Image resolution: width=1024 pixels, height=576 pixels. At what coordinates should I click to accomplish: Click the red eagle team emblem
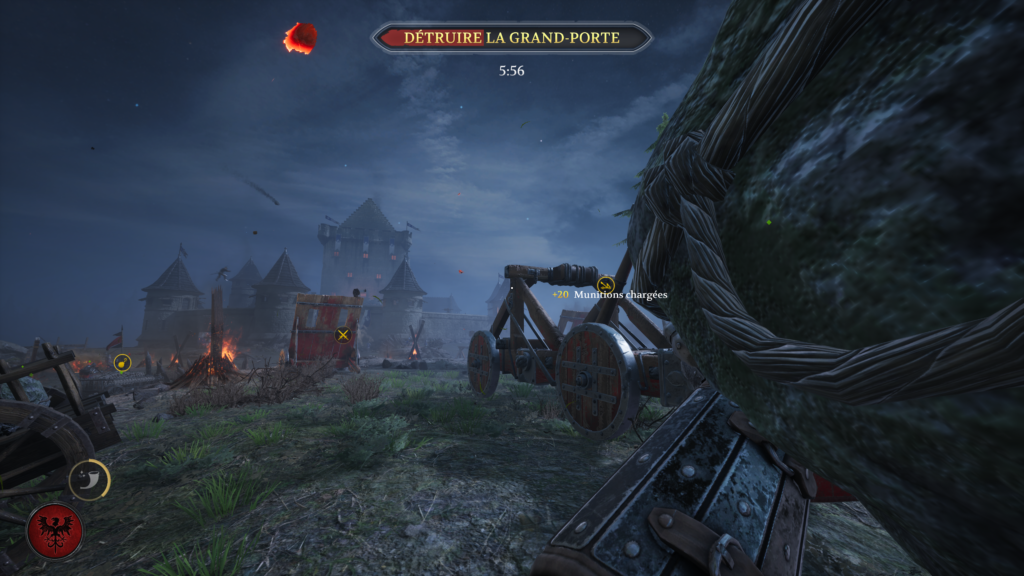[55, 530]
